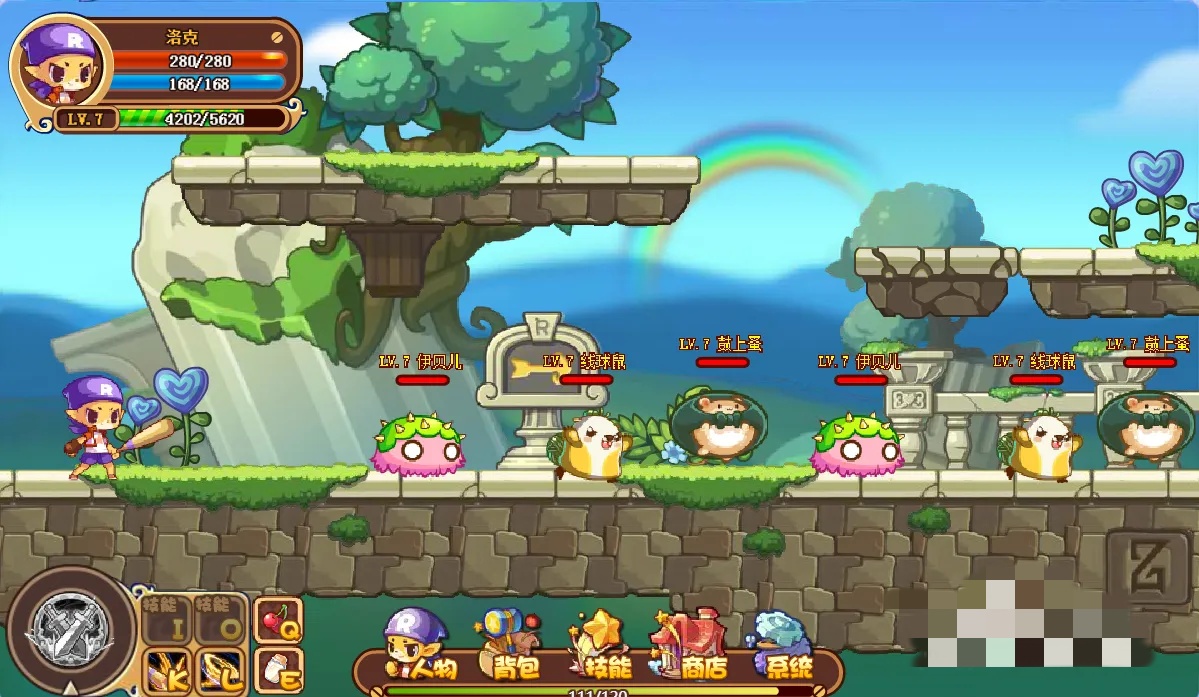Activate the L slot whirlwind skill
Image resolution: width=1199 pixels, height=697 pixels.
click(219, 670)
